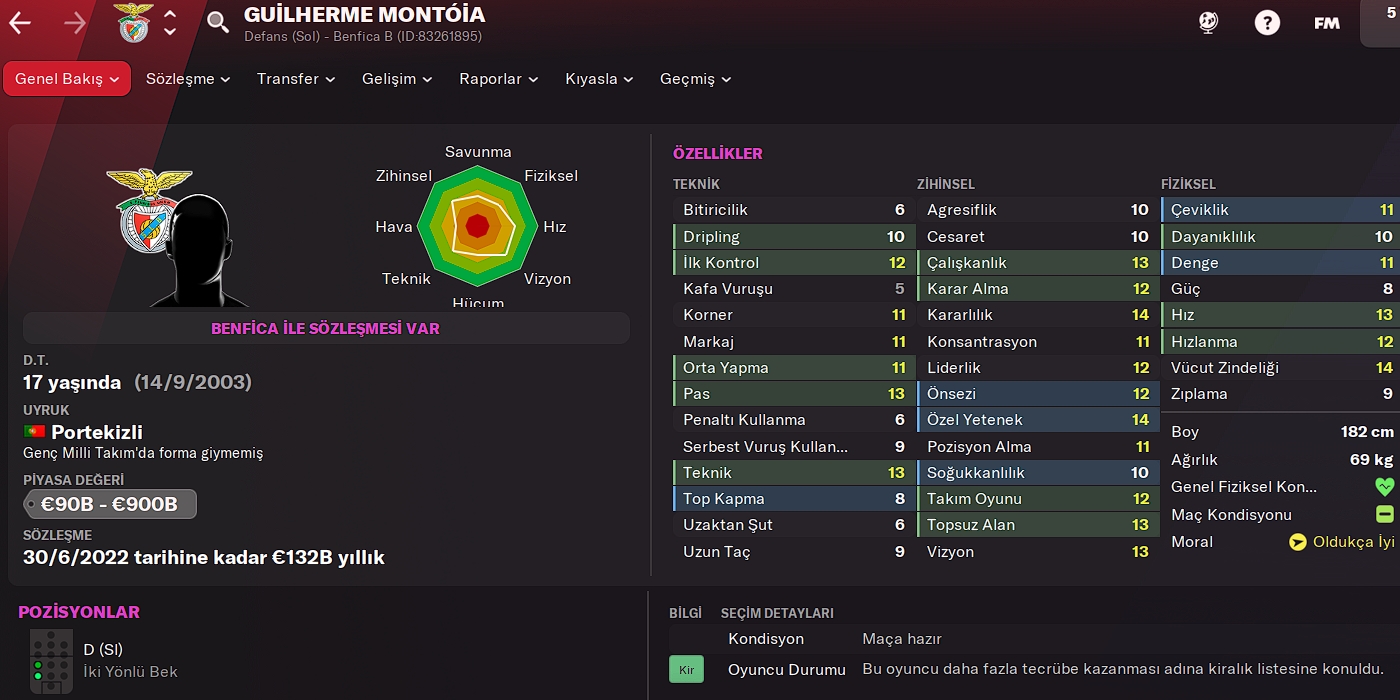1400x700 pixels.
Task: Click the Kir loan status badge
Action: click(686, 670)
